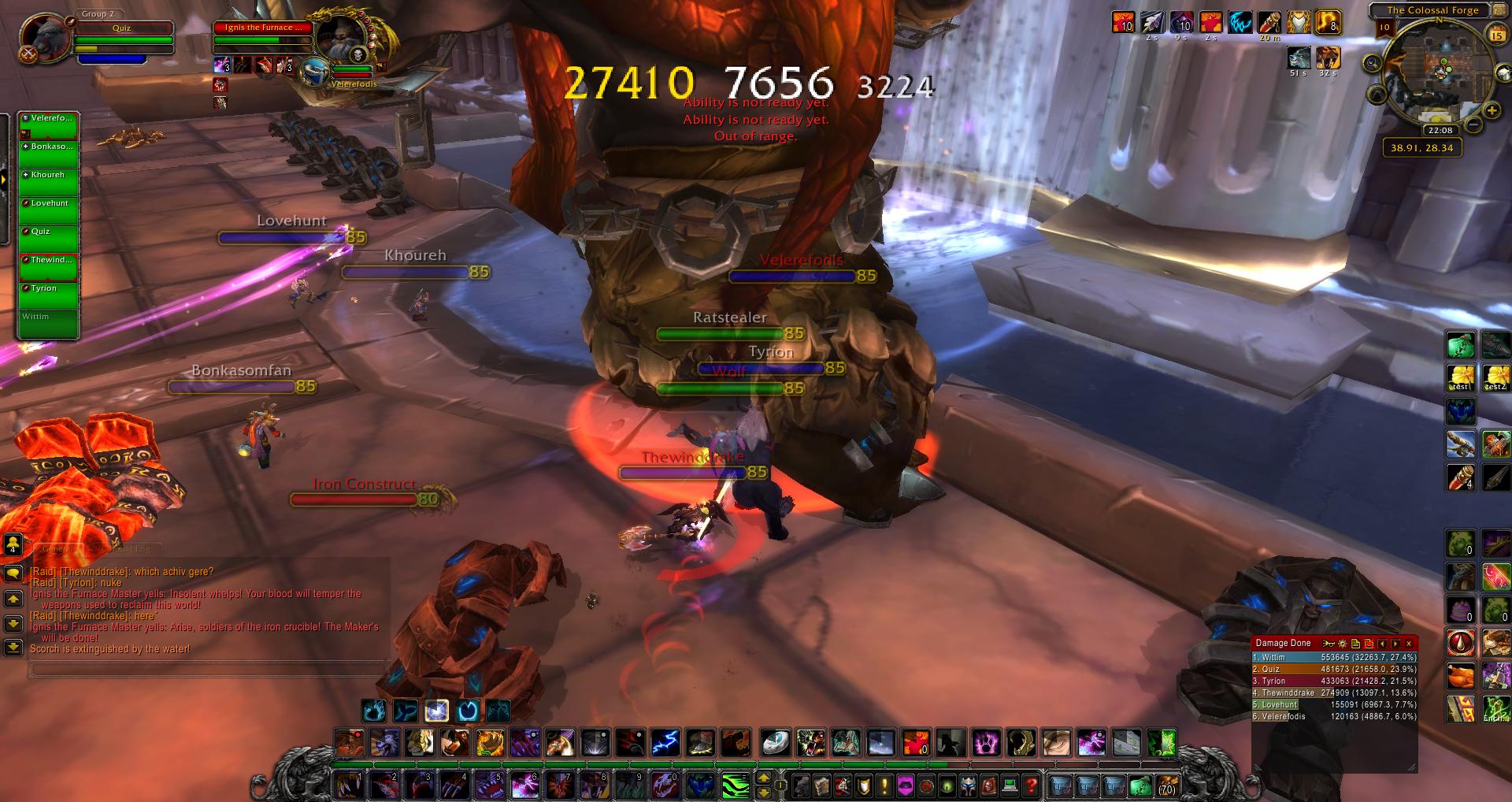1512x802 pixels.
Task: Select the Khoureh raid frame
Action: coord(49,182)
